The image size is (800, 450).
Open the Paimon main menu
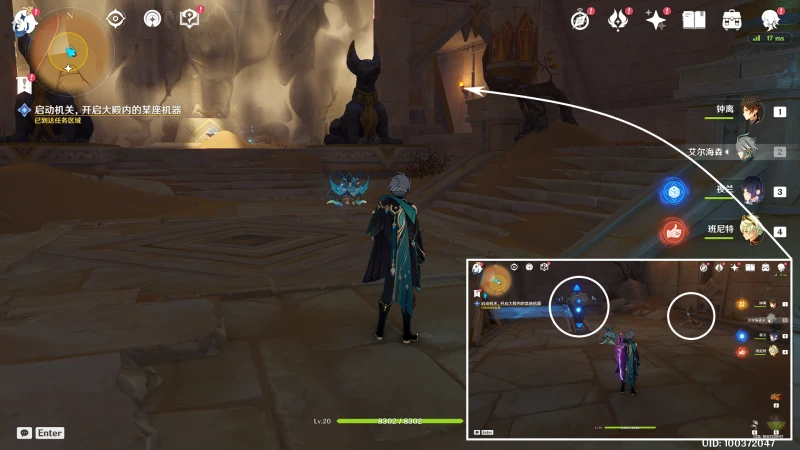coord(23,21)
